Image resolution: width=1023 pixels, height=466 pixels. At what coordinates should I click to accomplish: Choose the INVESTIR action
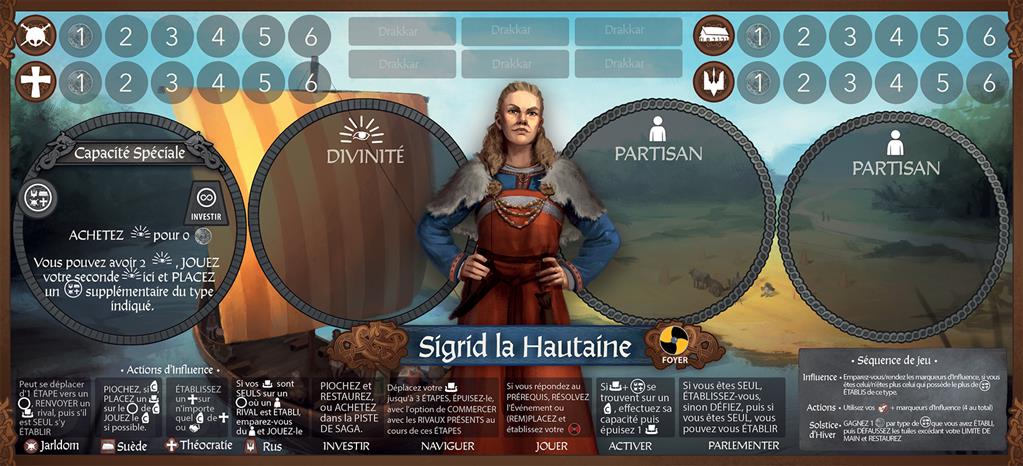(347, 446)
